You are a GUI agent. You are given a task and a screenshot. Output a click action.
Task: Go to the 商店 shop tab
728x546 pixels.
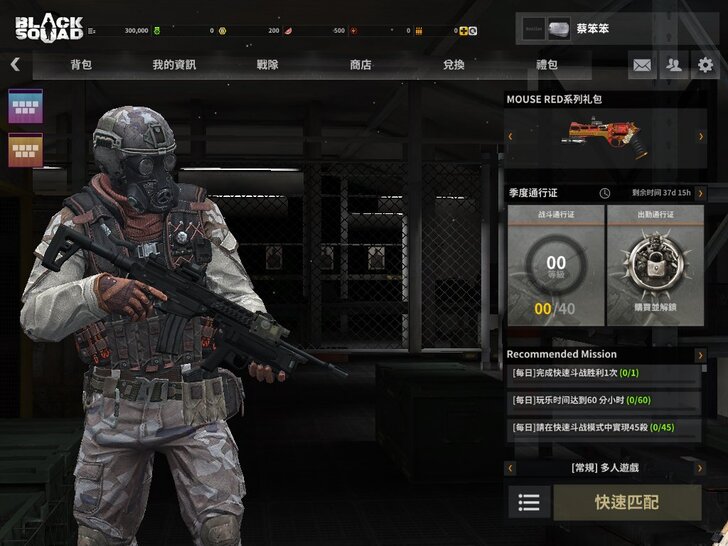pyautogui.click(x=360, y=65)
